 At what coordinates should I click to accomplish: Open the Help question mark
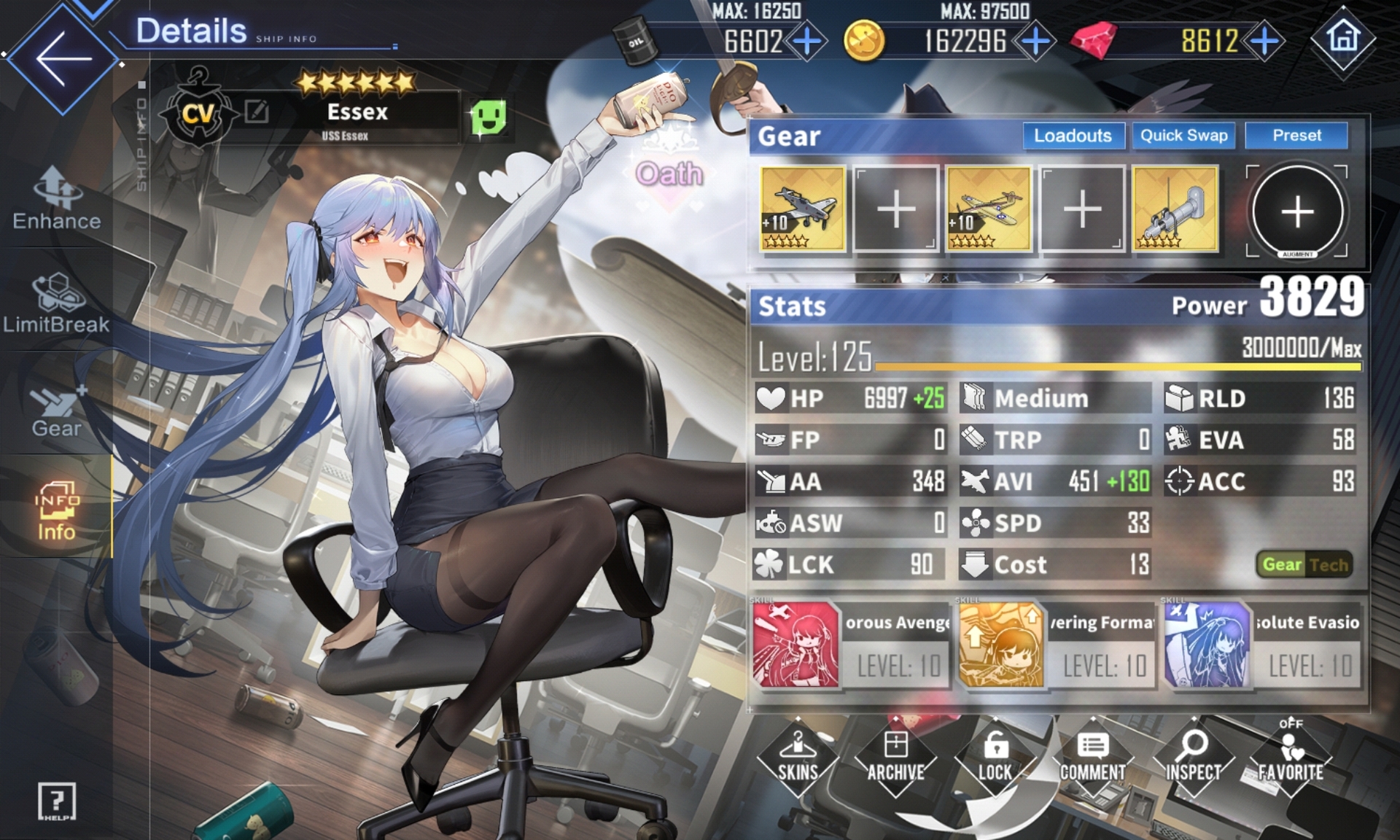[x=56, y=802]
